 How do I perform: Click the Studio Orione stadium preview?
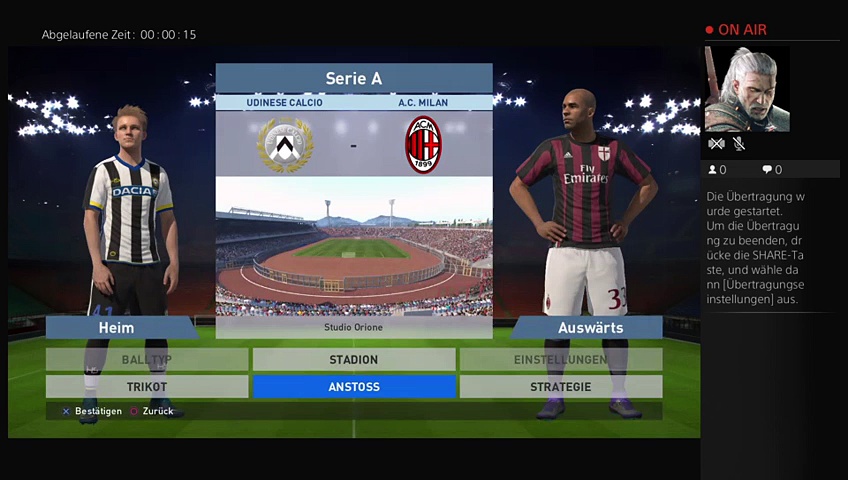click(x=354, y=247)
